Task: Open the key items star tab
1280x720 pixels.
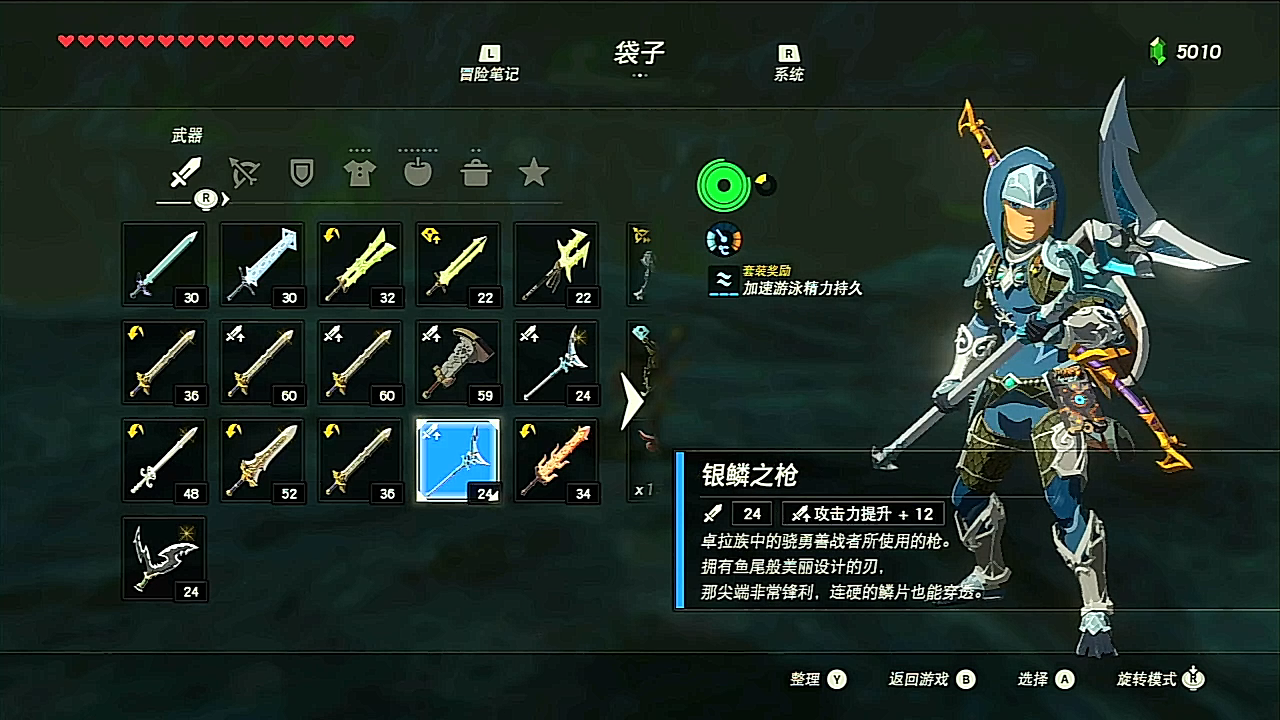Action: pyautogui.click(x=534, y=173)
